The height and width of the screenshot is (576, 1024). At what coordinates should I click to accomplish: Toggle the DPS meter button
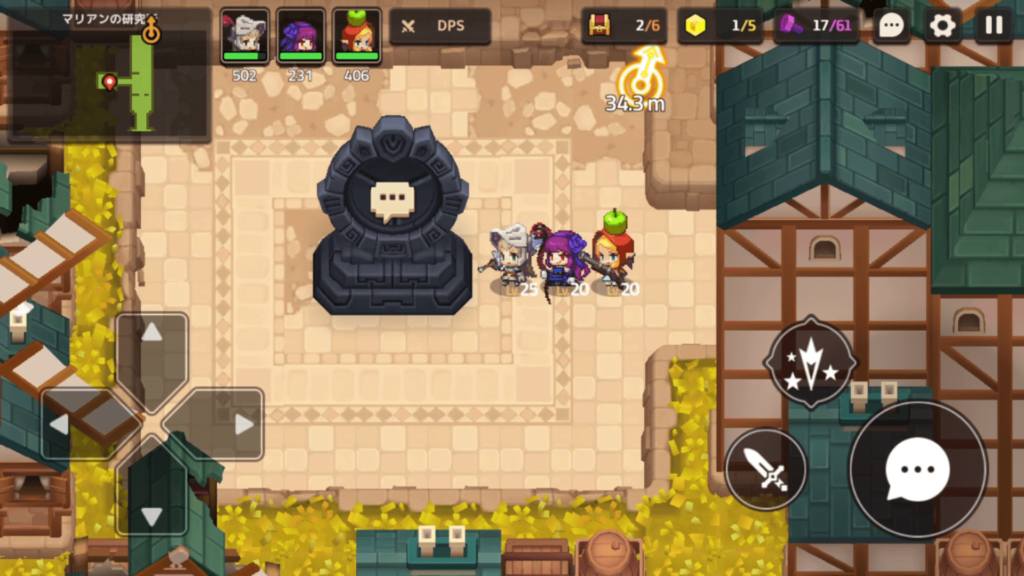[x=440, y=27]
